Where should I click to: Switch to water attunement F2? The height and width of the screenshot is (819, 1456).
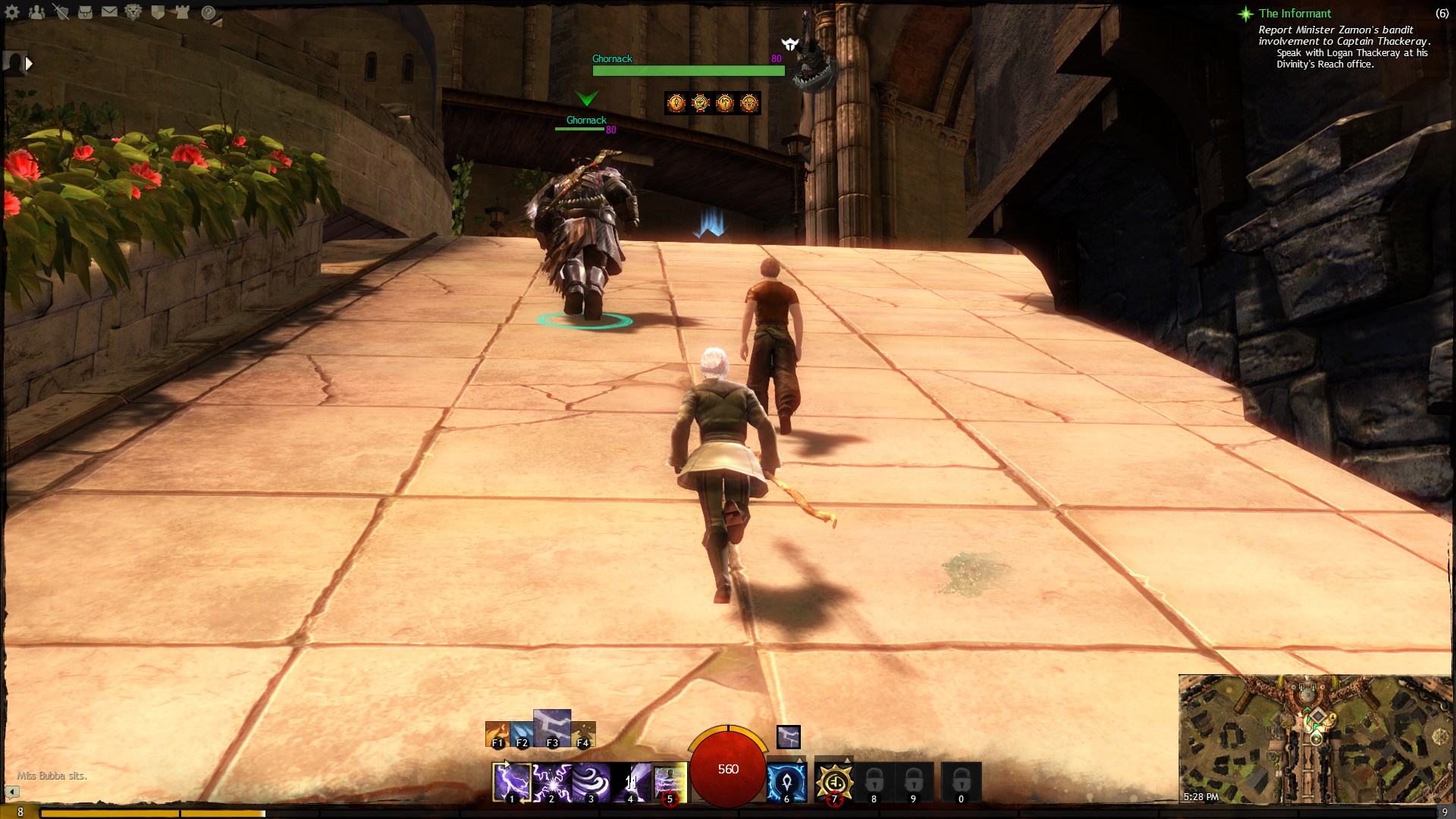(522, 735)
